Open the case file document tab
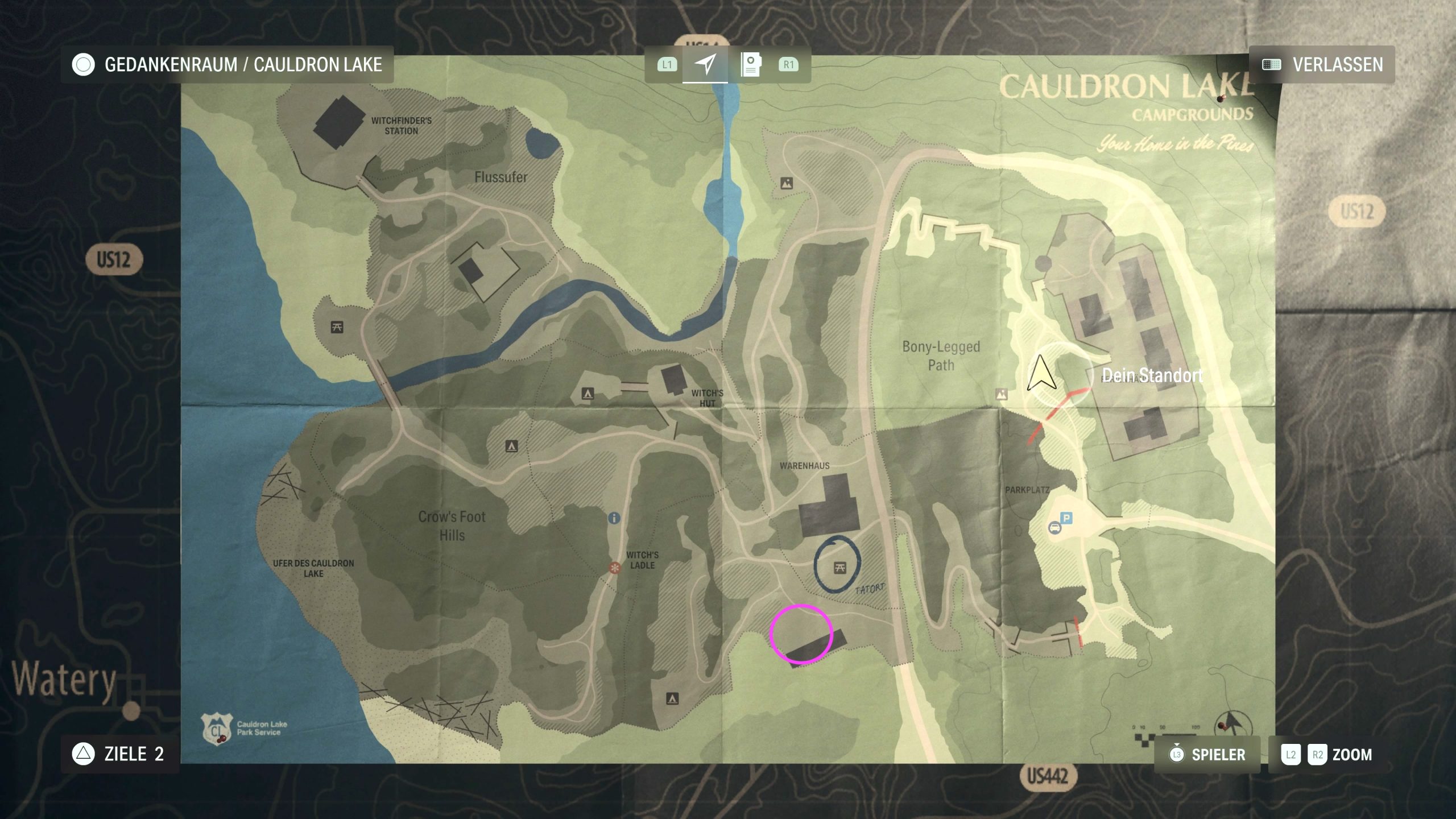The height and width of the screenshot is (819, 1456). (751, 64)
